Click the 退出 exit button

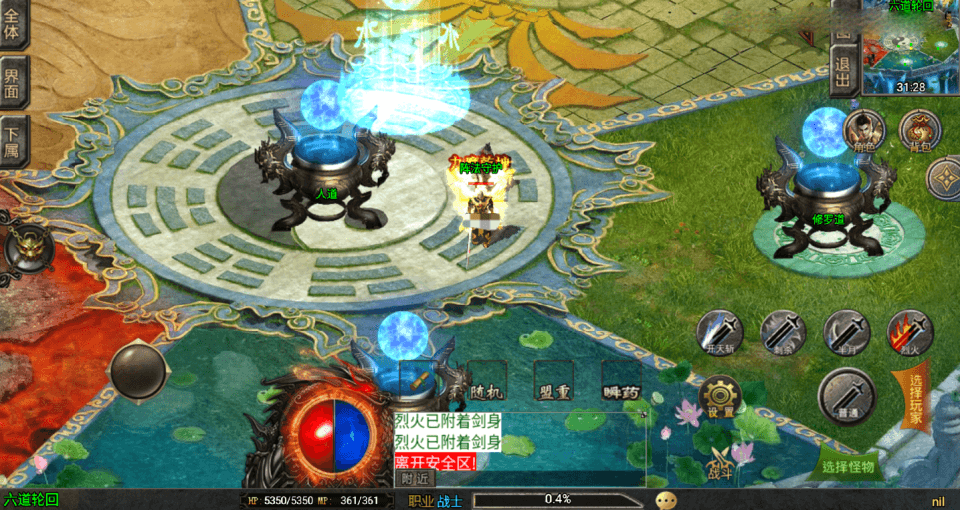coord(844,70)
